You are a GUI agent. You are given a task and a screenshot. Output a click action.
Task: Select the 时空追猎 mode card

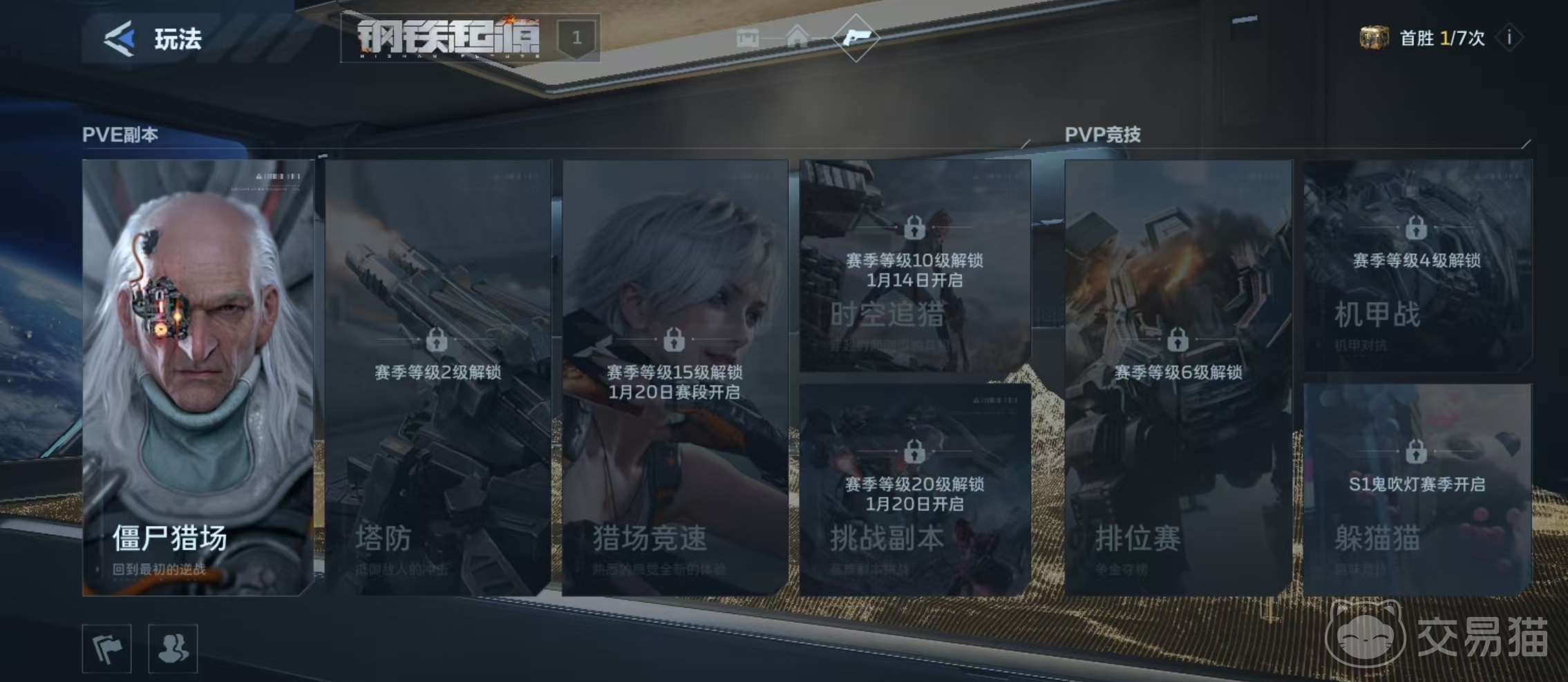915,265
